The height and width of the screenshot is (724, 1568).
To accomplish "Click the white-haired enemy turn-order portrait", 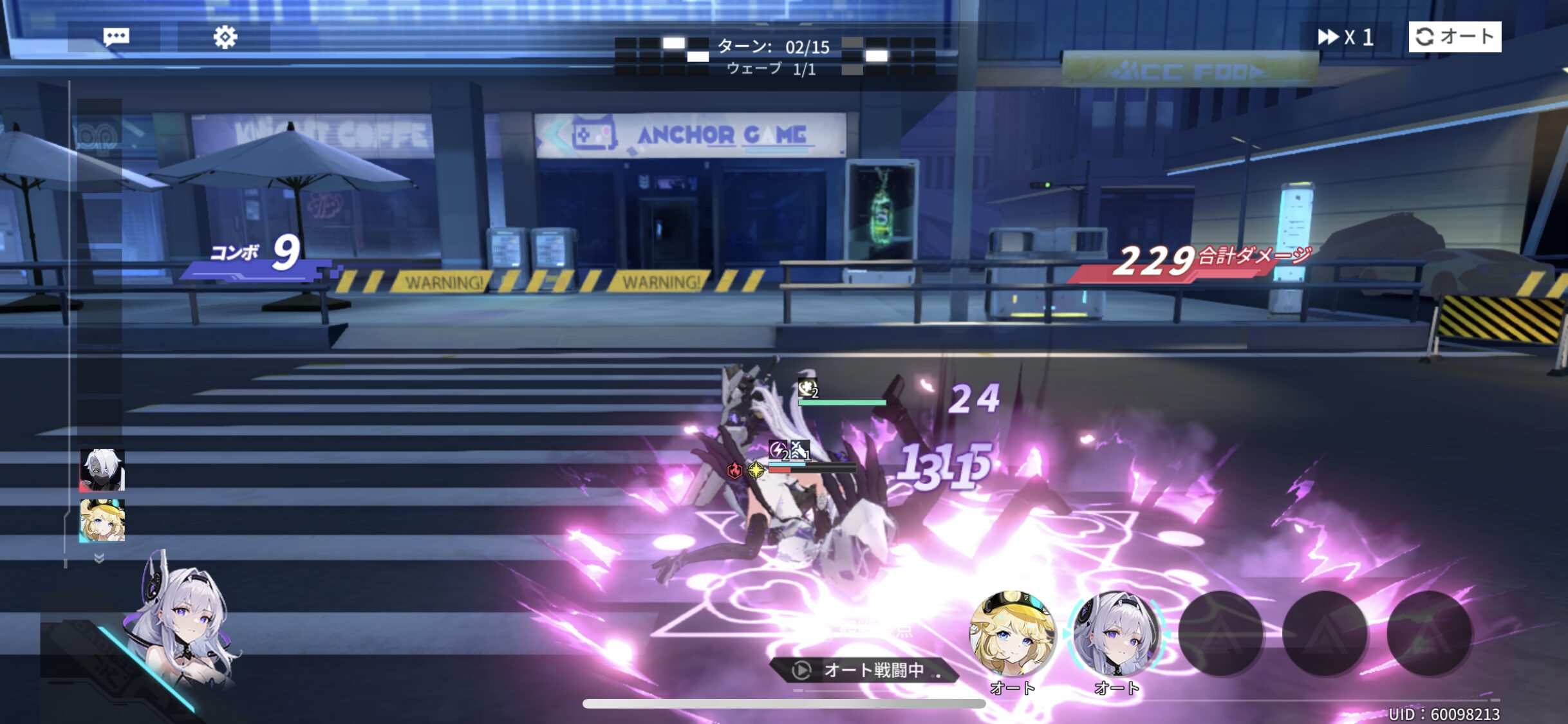I will point(102,470).
